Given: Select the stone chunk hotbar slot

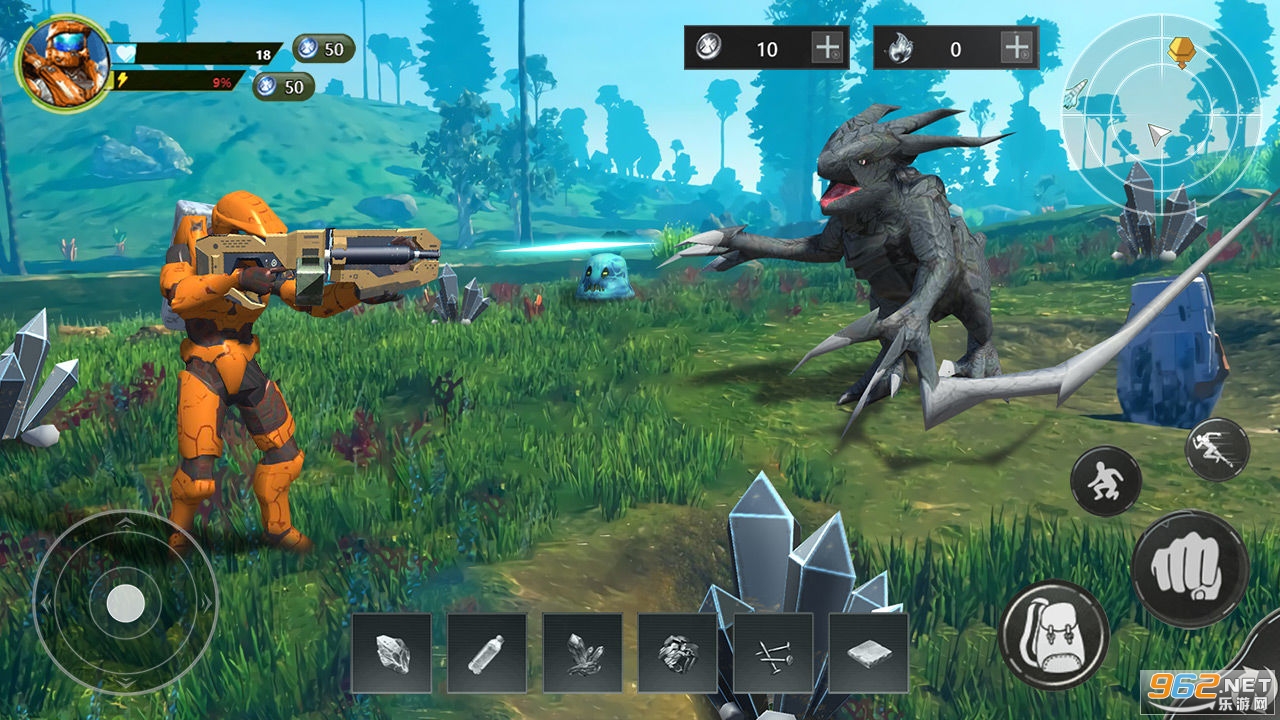Looking at the screenshot, I should tap(392, 653).
